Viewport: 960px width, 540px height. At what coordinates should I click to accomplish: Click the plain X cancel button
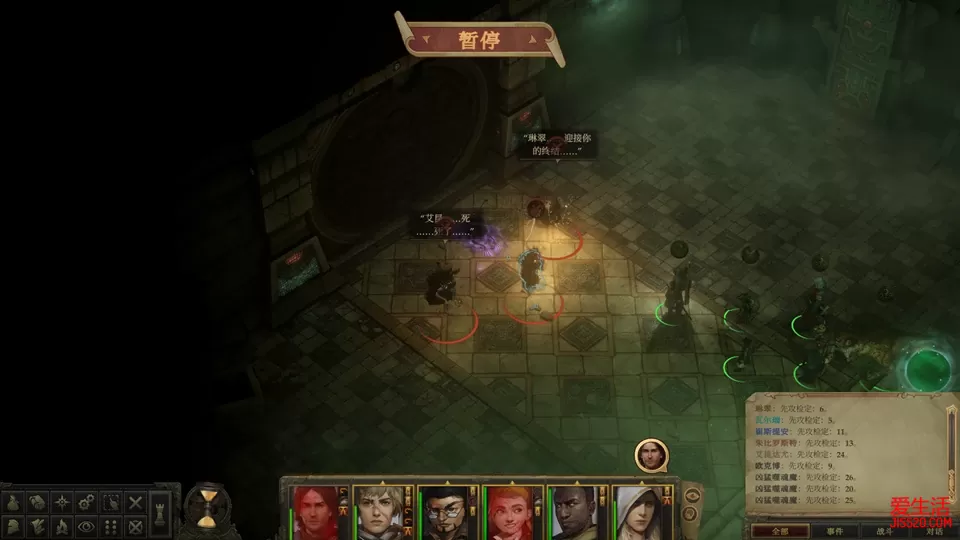coord(136,502)
